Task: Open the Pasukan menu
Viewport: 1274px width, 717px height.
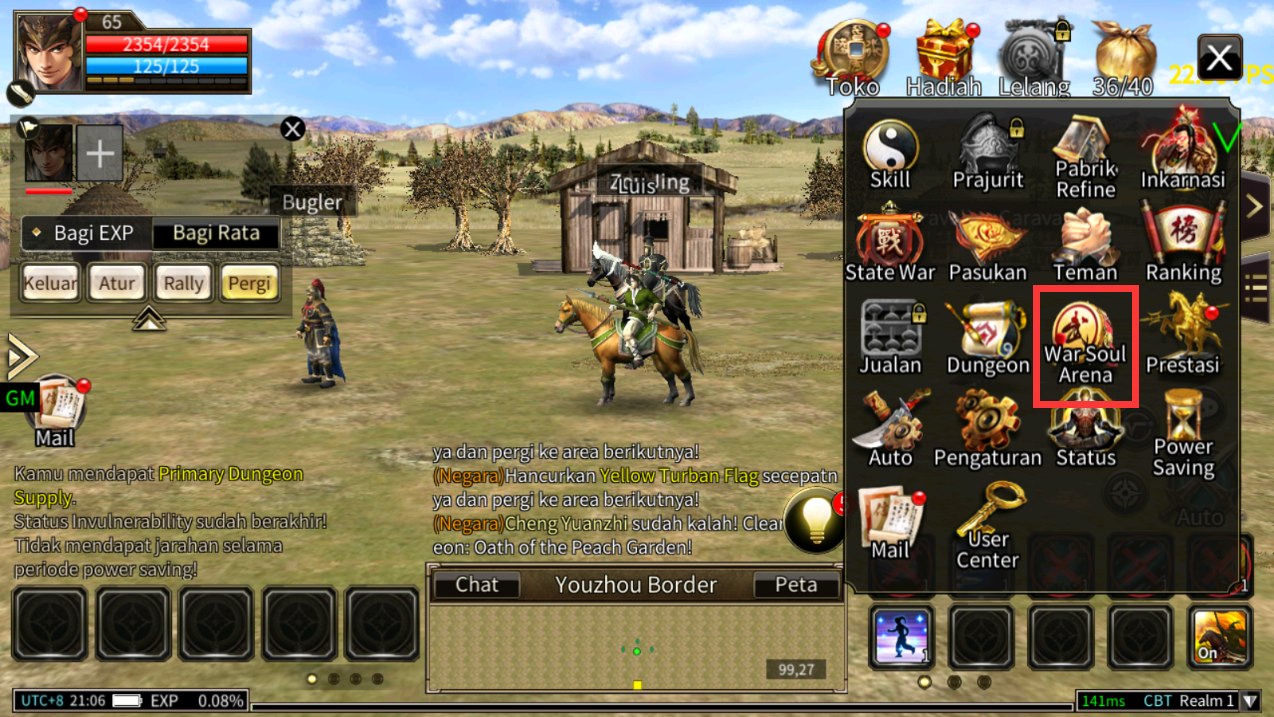Action: [988, 246]
